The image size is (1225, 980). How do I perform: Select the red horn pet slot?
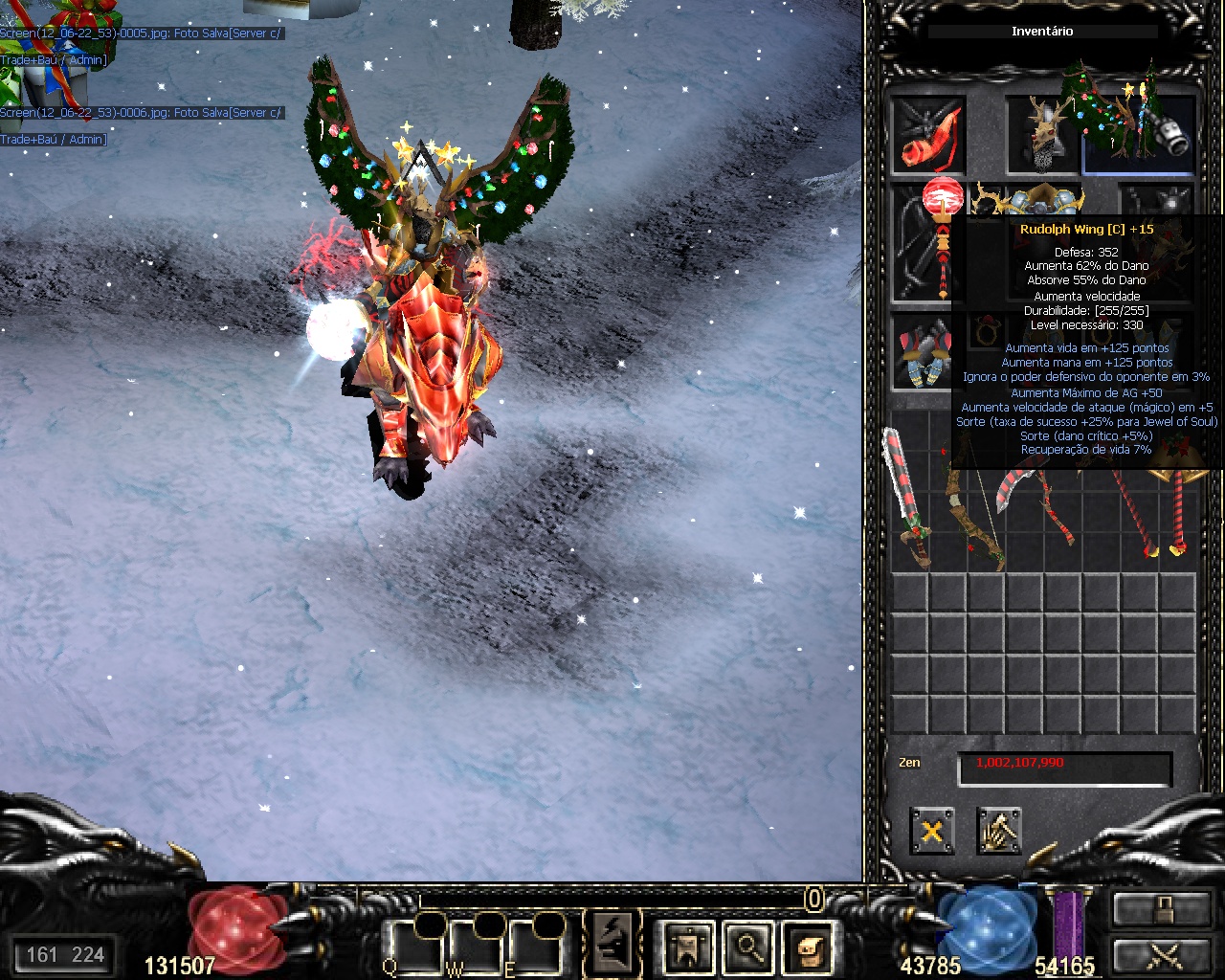click(x=927, y=135)
